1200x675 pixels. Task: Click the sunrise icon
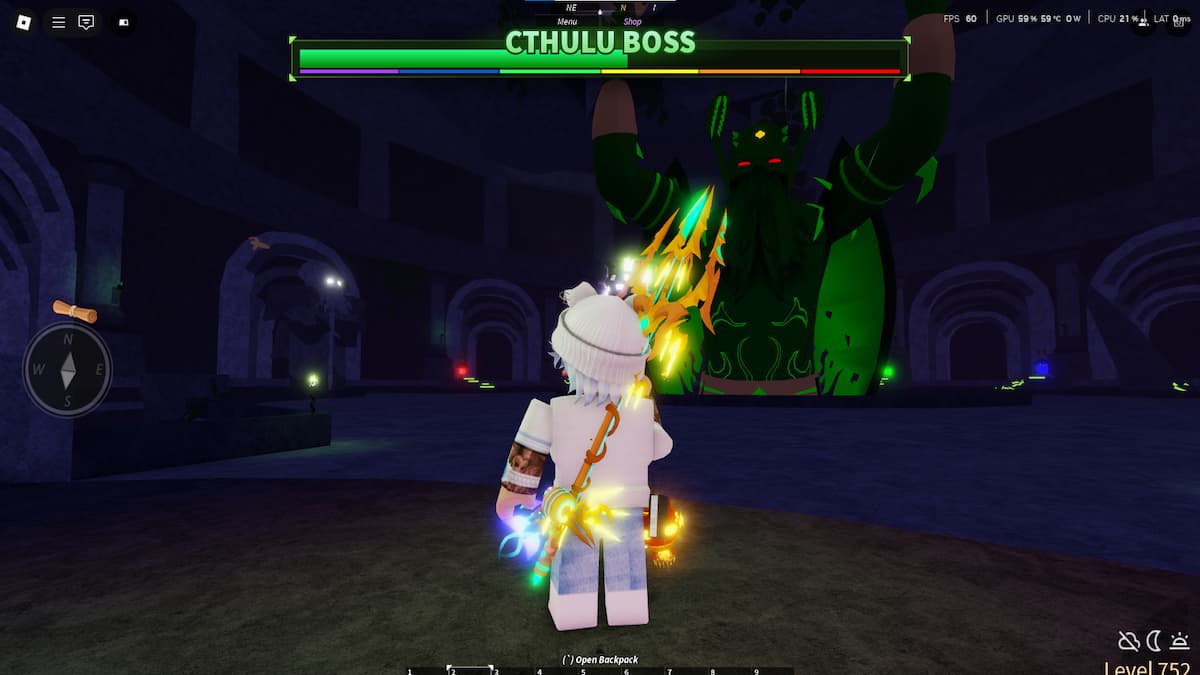pyautogui.click(x=1179, y=641)
